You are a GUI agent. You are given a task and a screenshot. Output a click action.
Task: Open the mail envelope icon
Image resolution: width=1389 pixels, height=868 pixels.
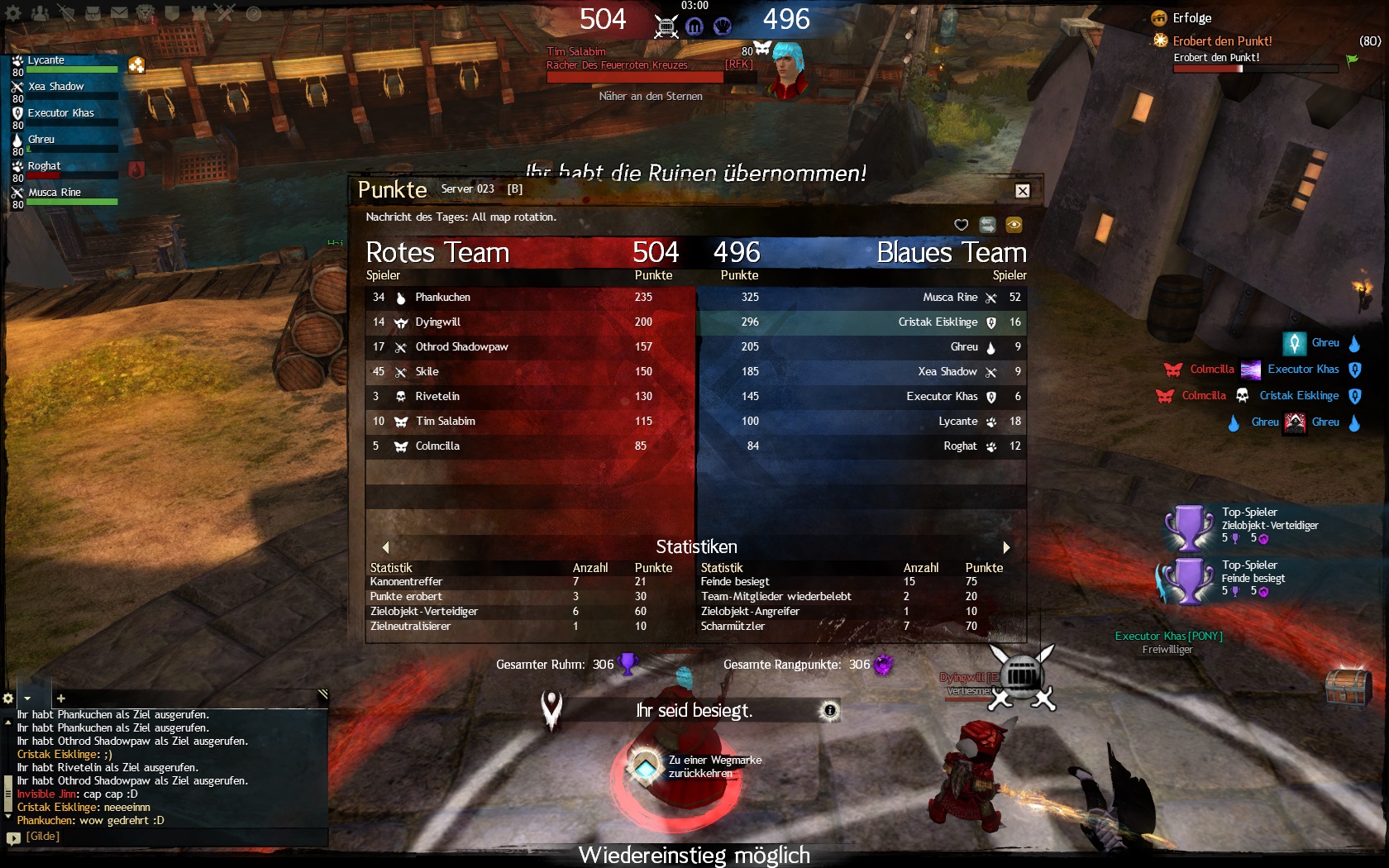(120, 13)
